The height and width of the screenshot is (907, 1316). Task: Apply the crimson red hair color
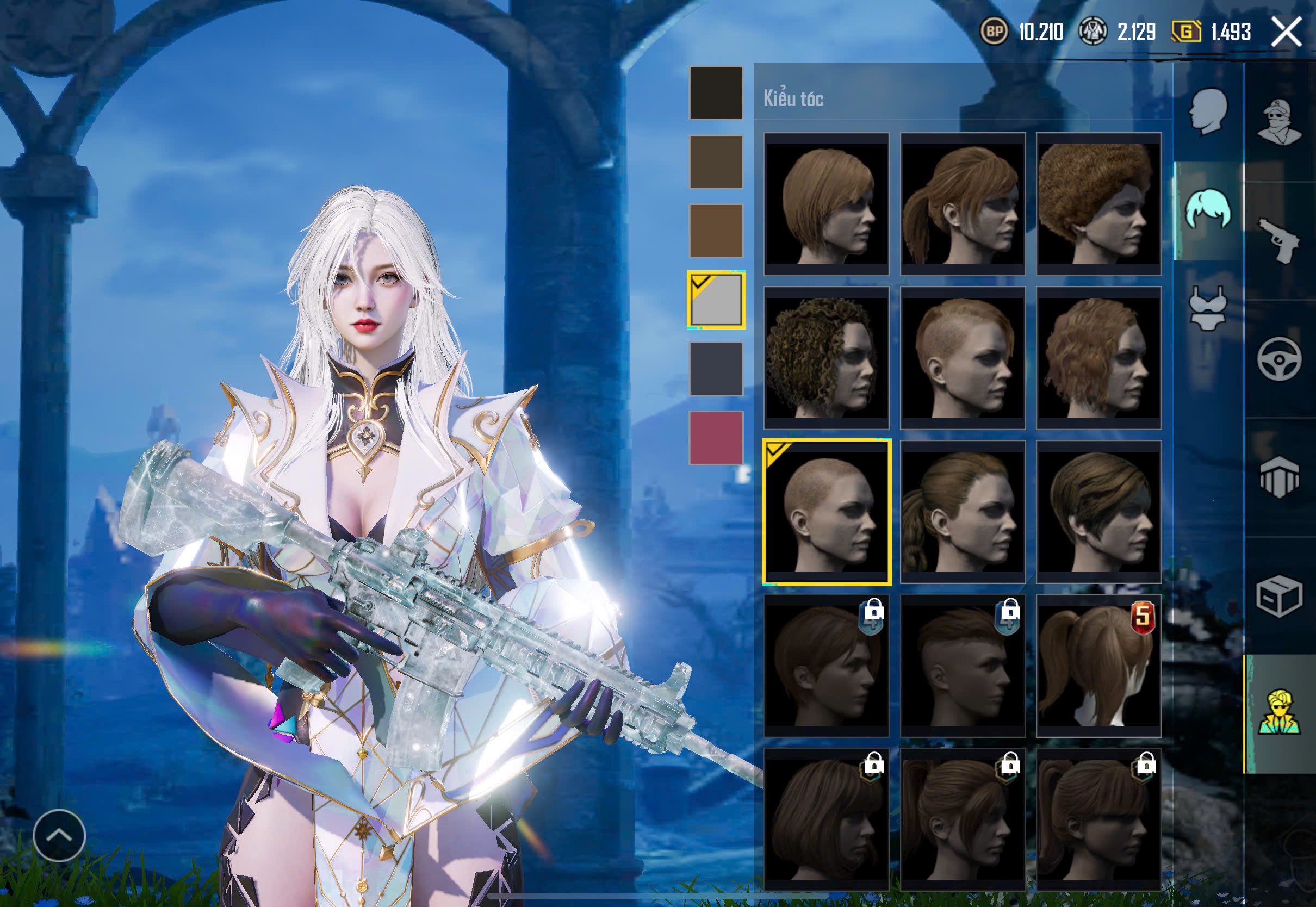[716, 437]
